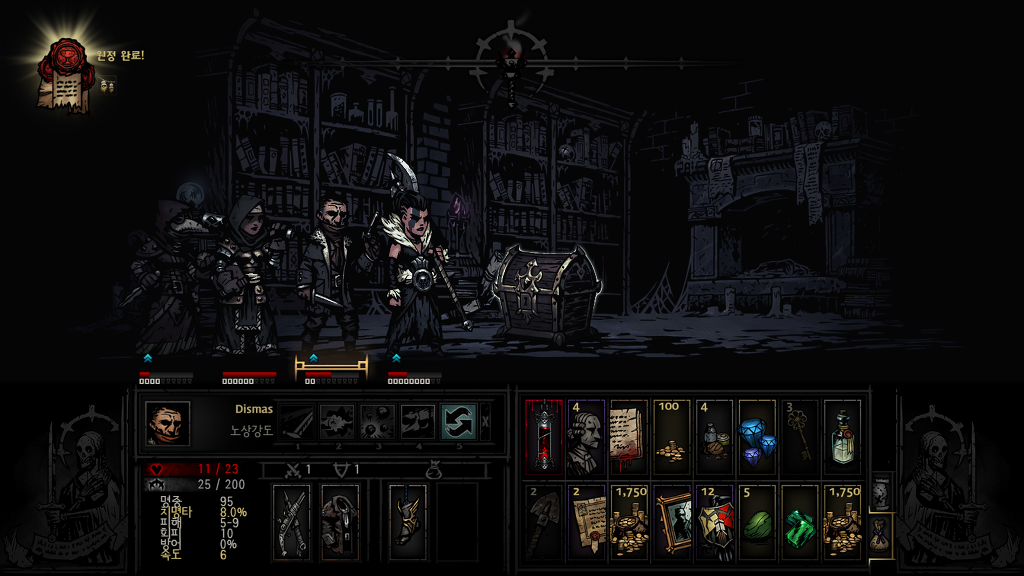
Task: Select the green emerald gem slot
Action: (798, 519)
